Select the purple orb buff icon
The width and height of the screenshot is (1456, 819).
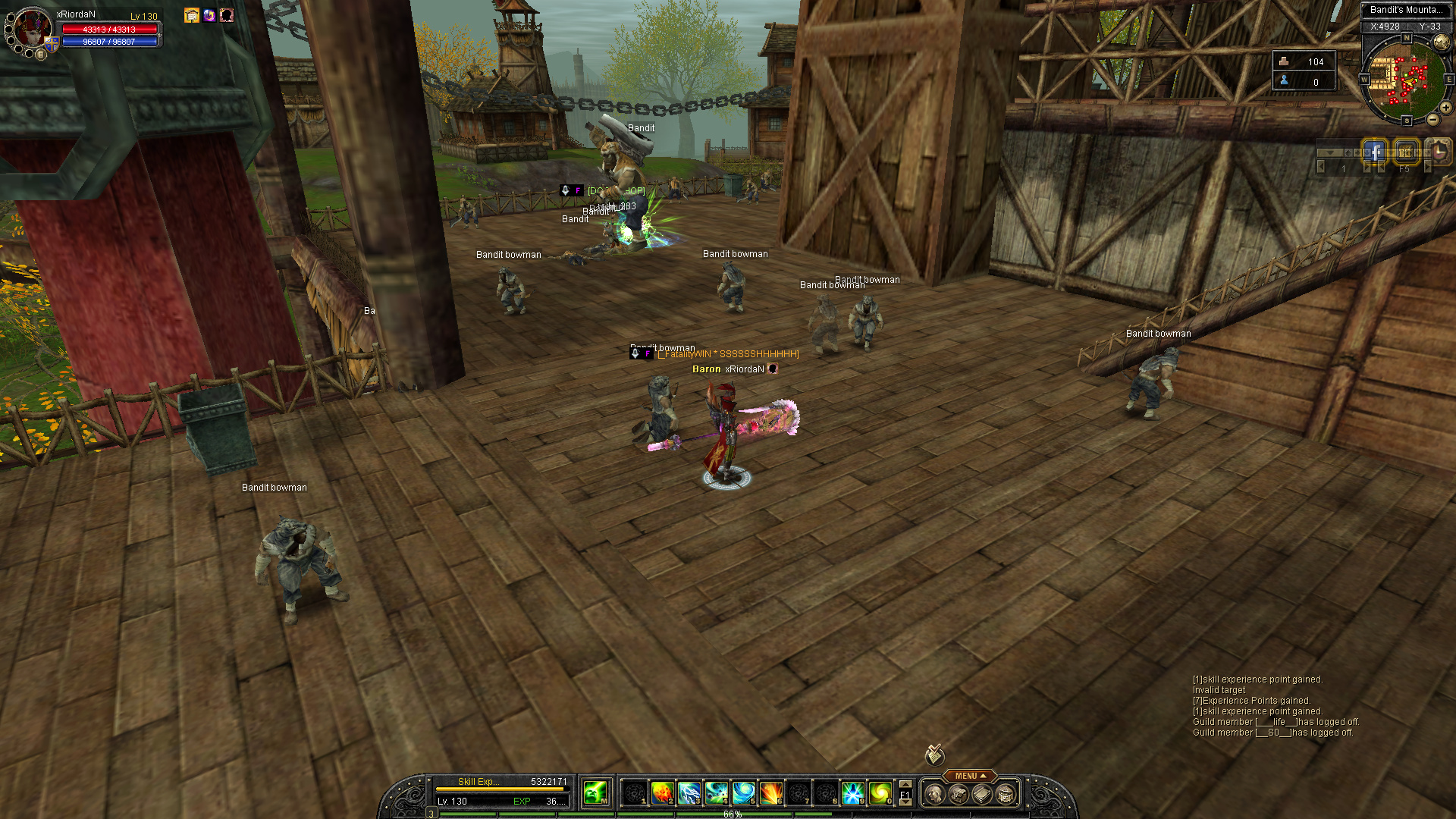(x=209, y=15)
